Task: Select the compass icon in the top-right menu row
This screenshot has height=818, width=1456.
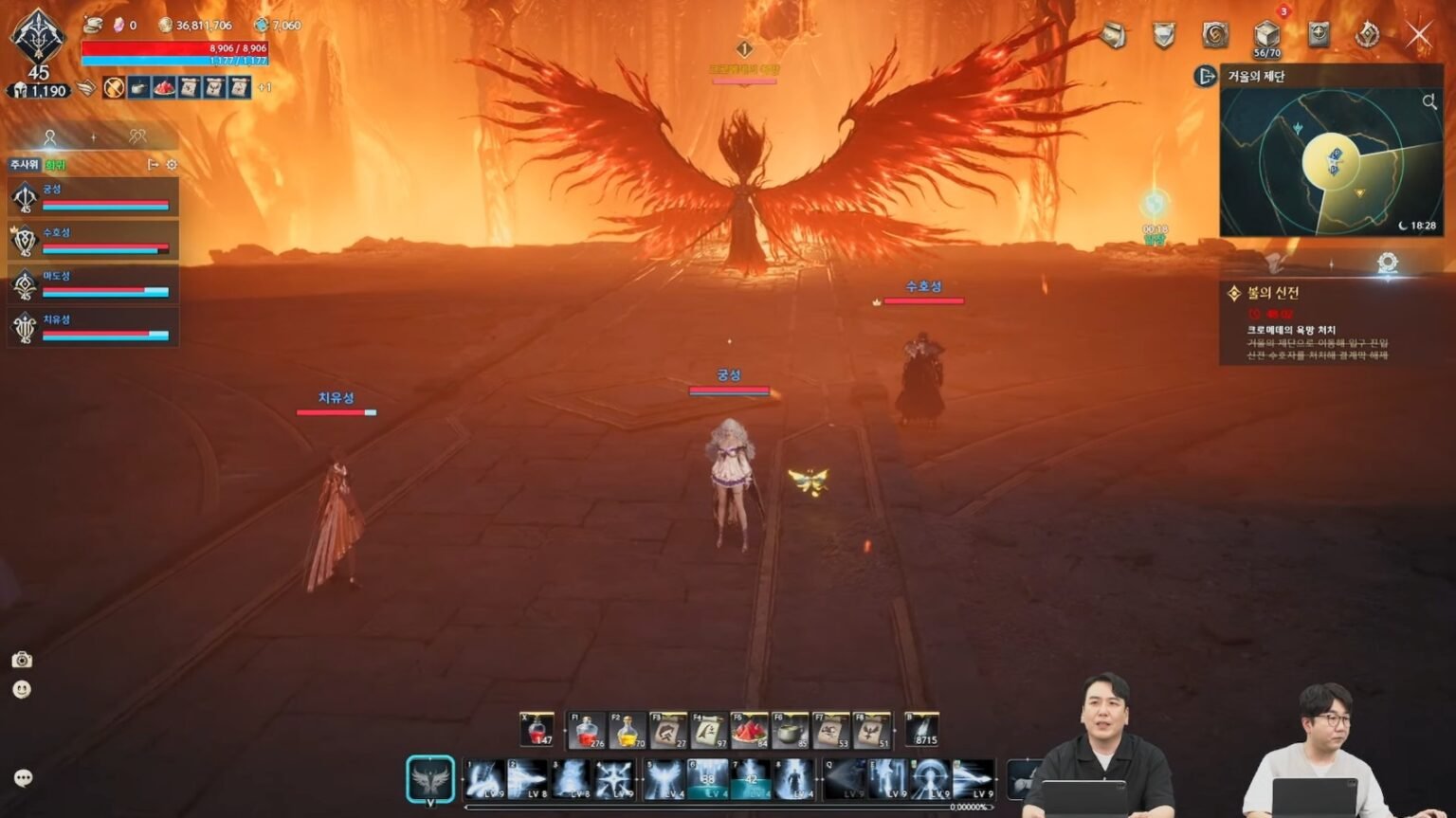Action: point(1318,33)
